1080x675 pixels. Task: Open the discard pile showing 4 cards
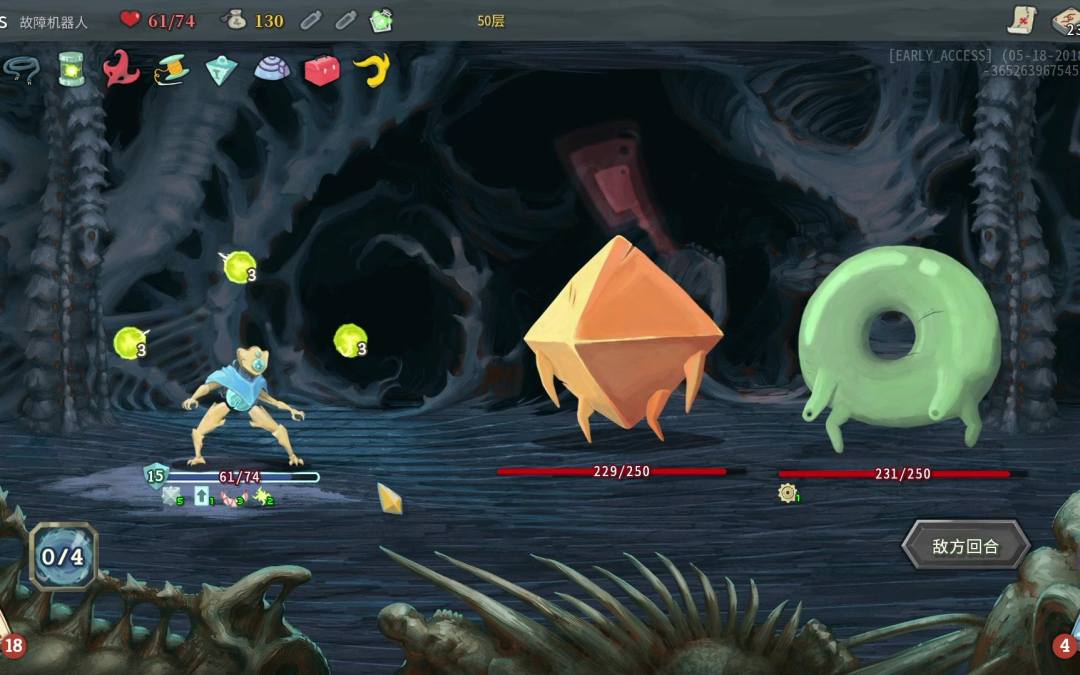(x=1064, y=645)
